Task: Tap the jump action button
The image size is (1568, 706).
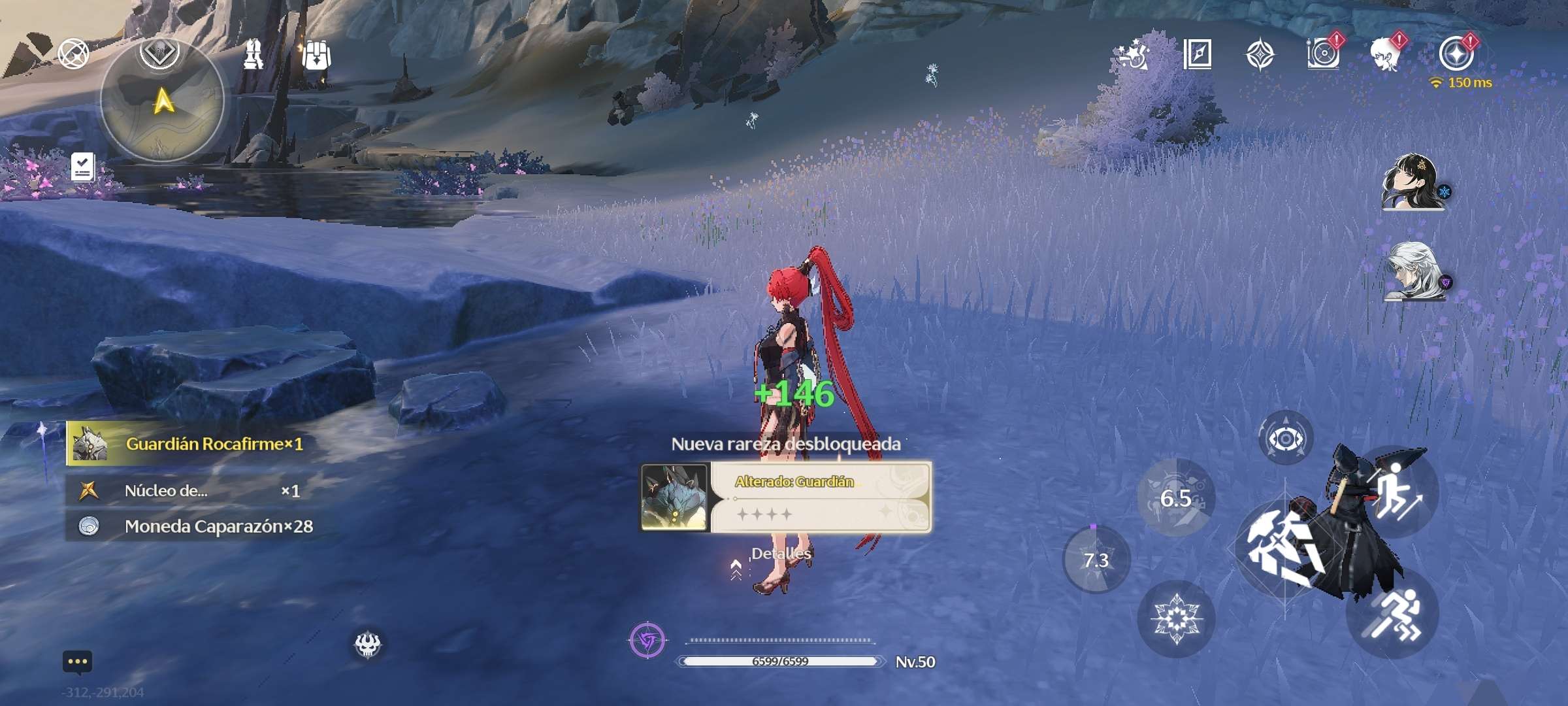Action: (x=1396, y=492)
